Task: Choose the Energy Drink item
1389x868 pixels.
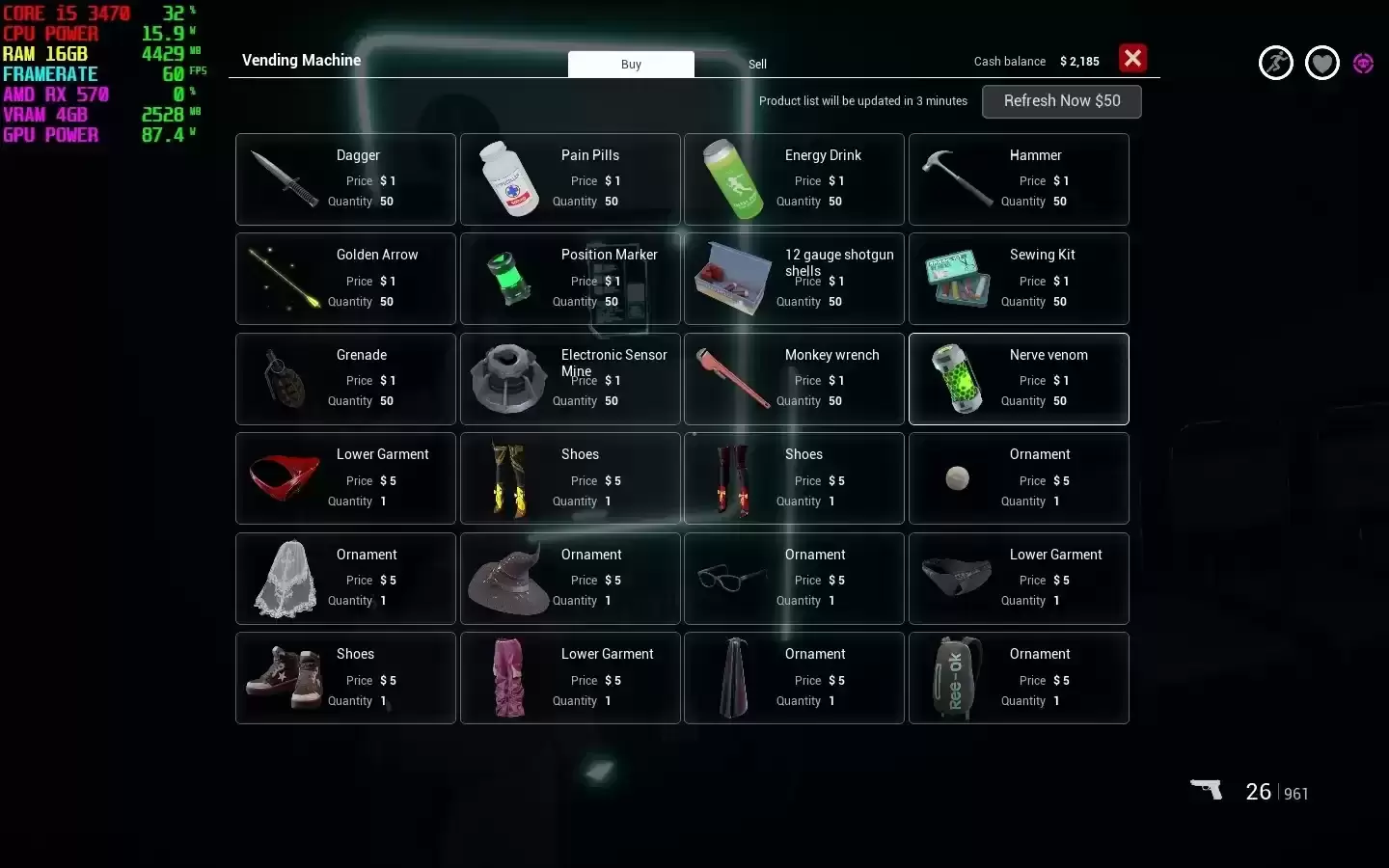Action: click(x=794, y=179)
